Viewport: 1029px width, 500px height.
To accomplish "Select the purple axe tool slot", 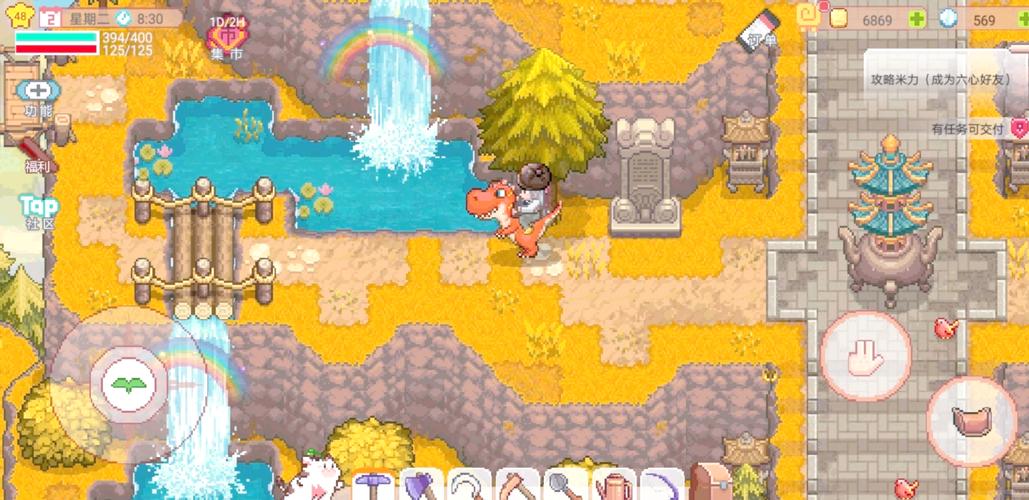I will coord(422,486).
